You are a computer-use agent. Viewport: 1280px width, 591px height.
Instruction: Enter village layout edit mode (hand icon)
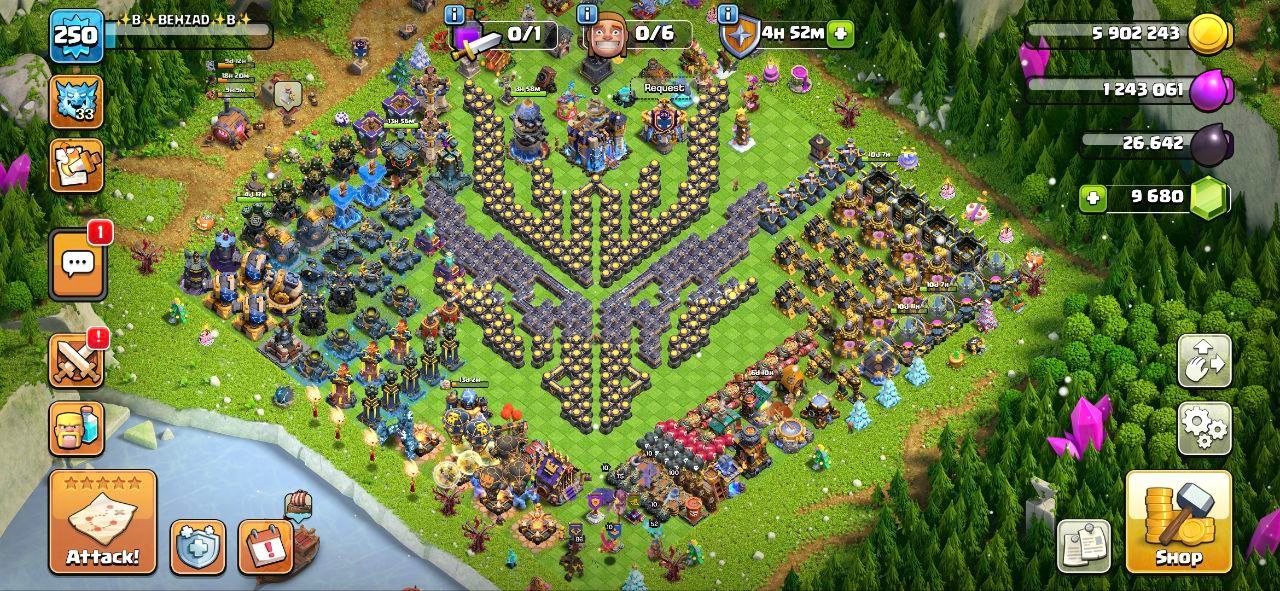(1204, 362)
